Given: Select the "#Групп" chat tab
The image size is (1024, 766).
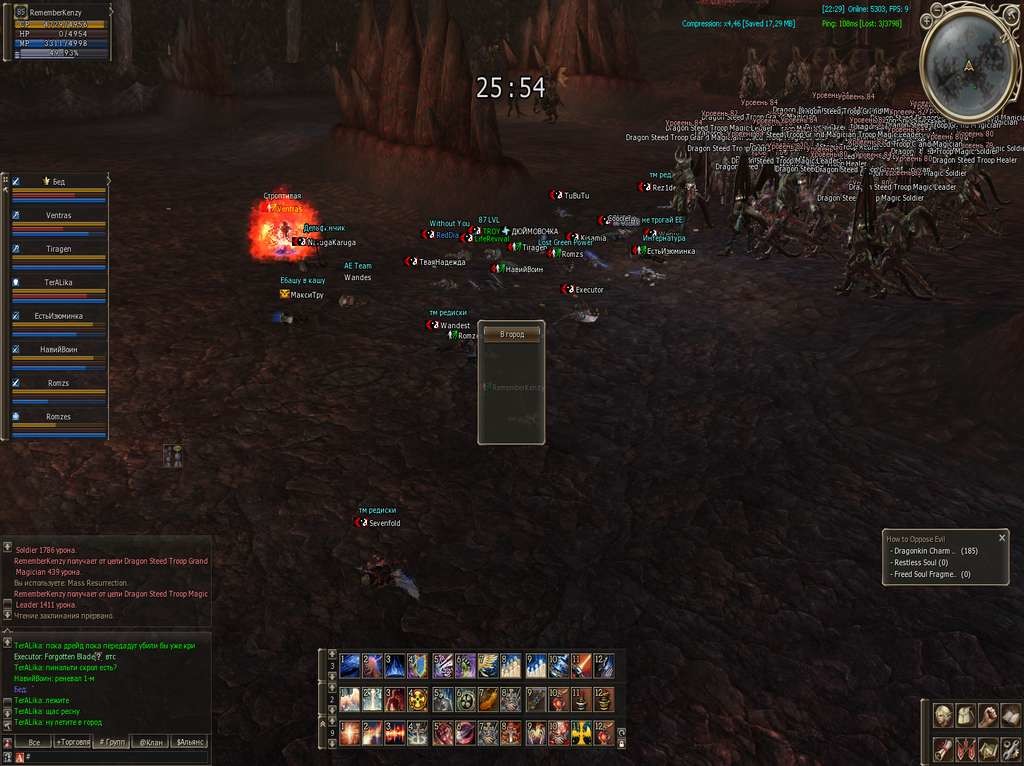Looking at the screenshot, I should click(x=111, y=743).
